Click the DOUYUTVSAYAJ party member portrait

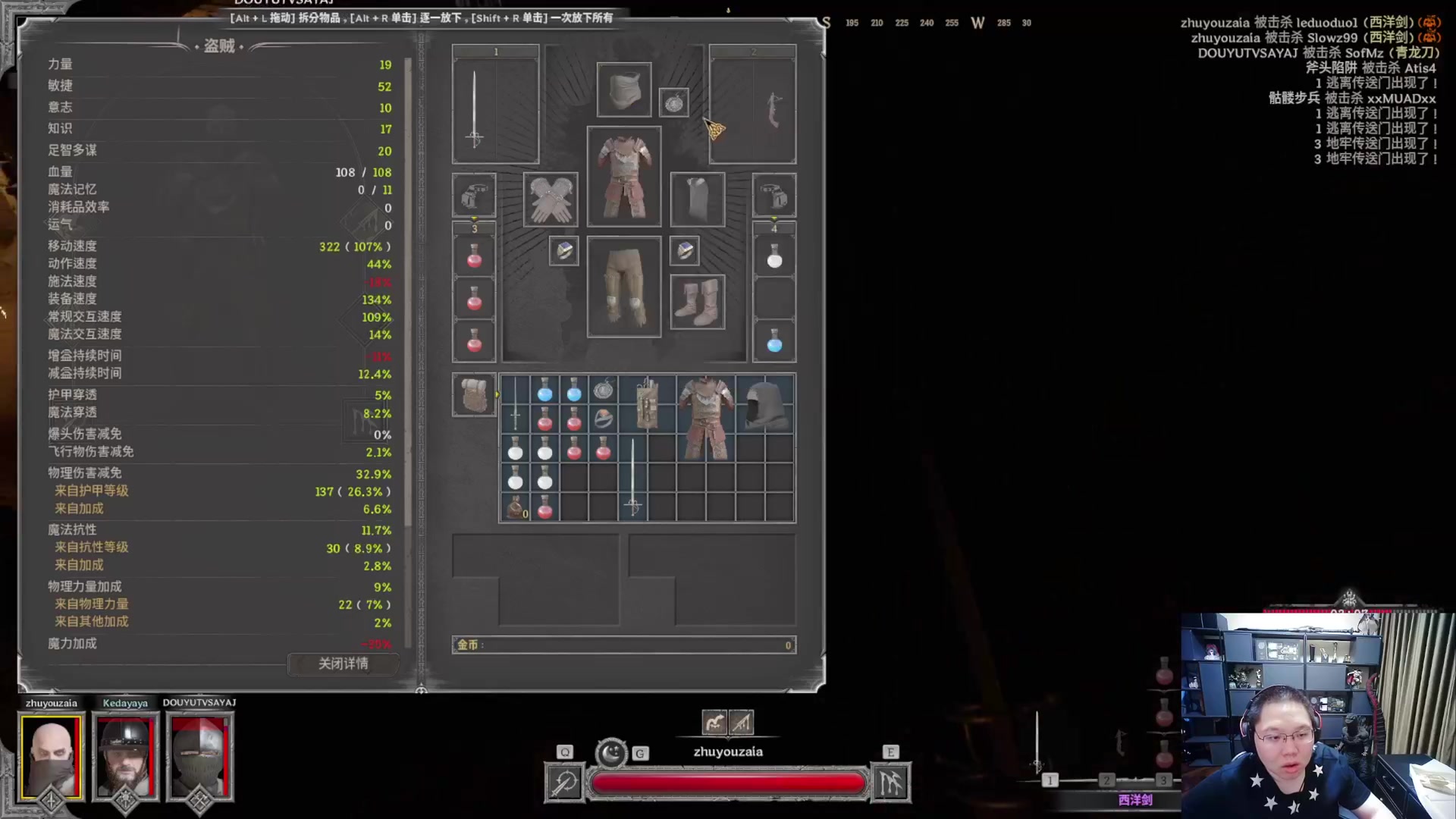pyautogui.click(x=199, y=756)
